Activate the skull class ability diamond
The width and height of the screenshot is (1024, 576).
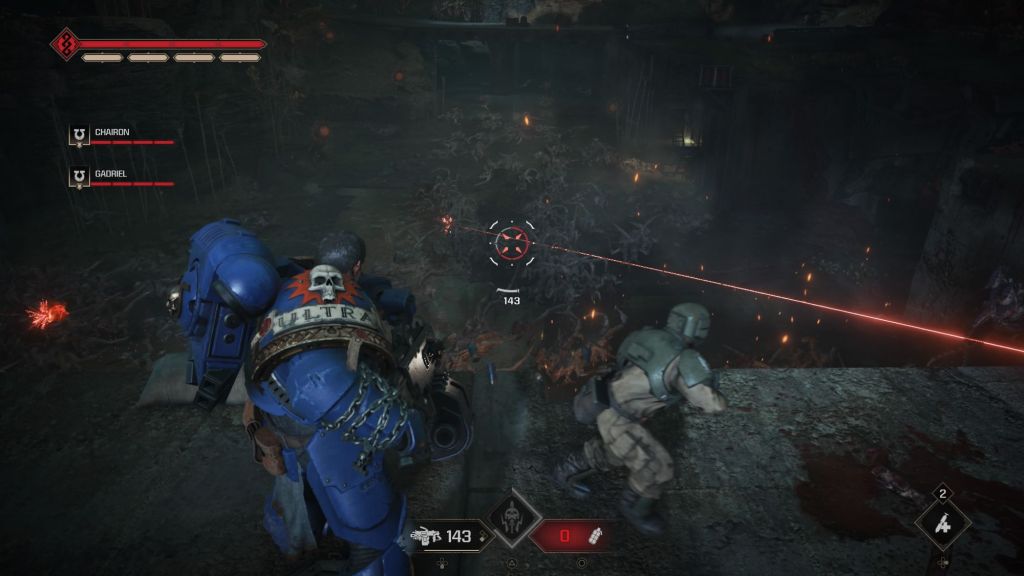[x=513, y=519]
